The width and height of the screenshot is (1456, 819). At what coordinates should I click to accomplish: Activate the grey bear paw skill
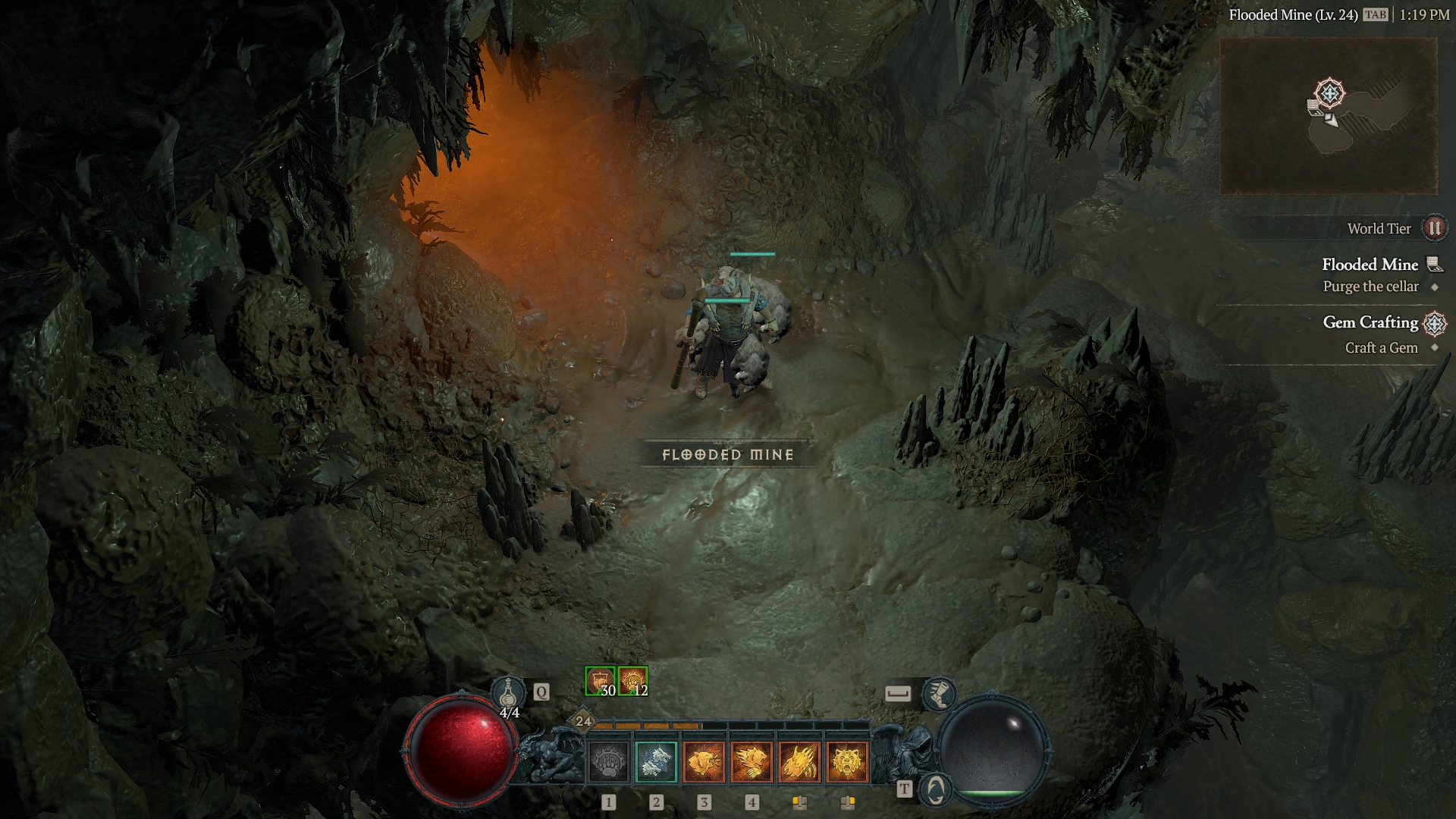tap(608, 761)
